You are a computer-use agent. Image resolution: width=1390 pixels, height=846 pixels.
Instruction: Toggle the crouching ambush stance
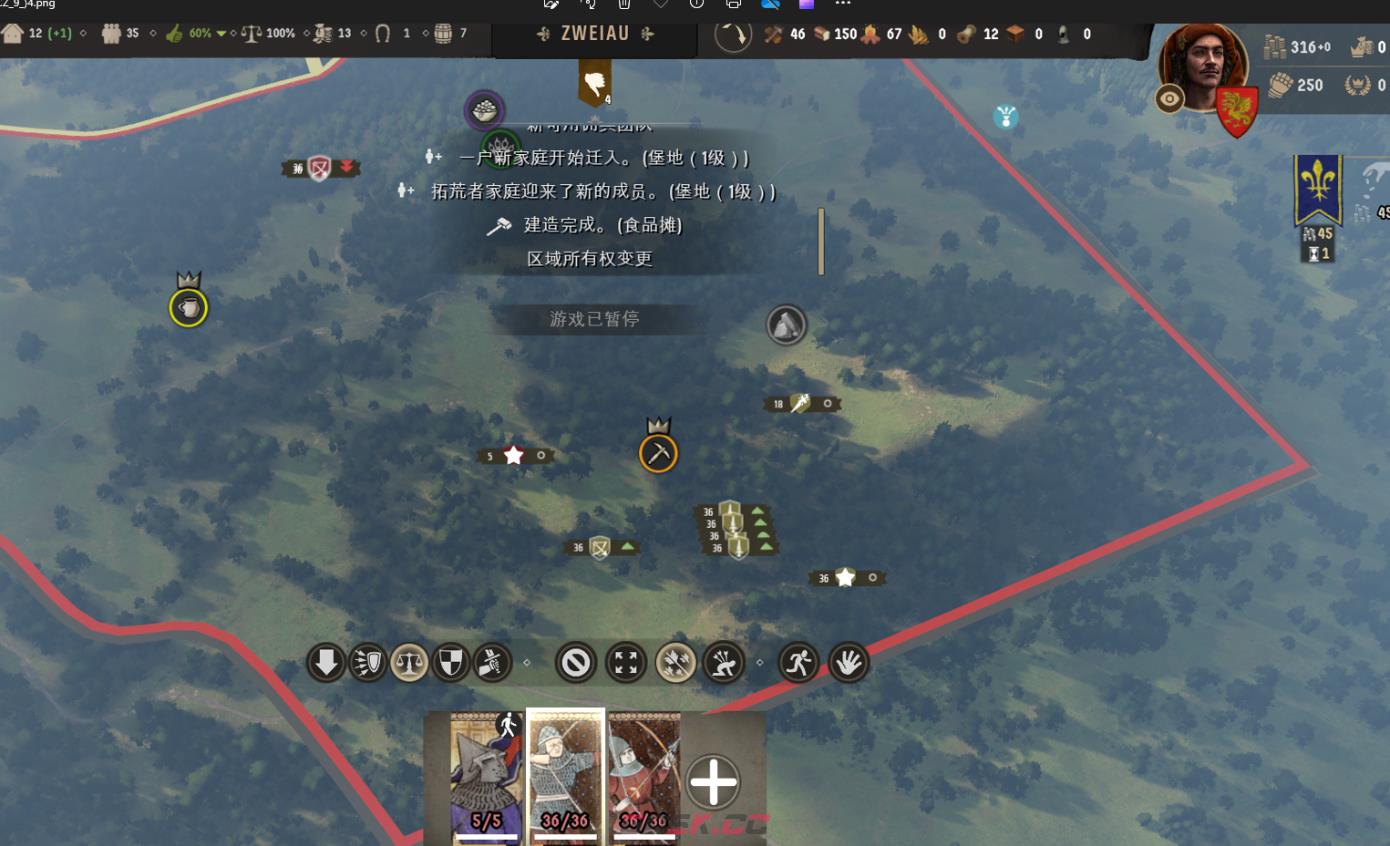(725, 662)
